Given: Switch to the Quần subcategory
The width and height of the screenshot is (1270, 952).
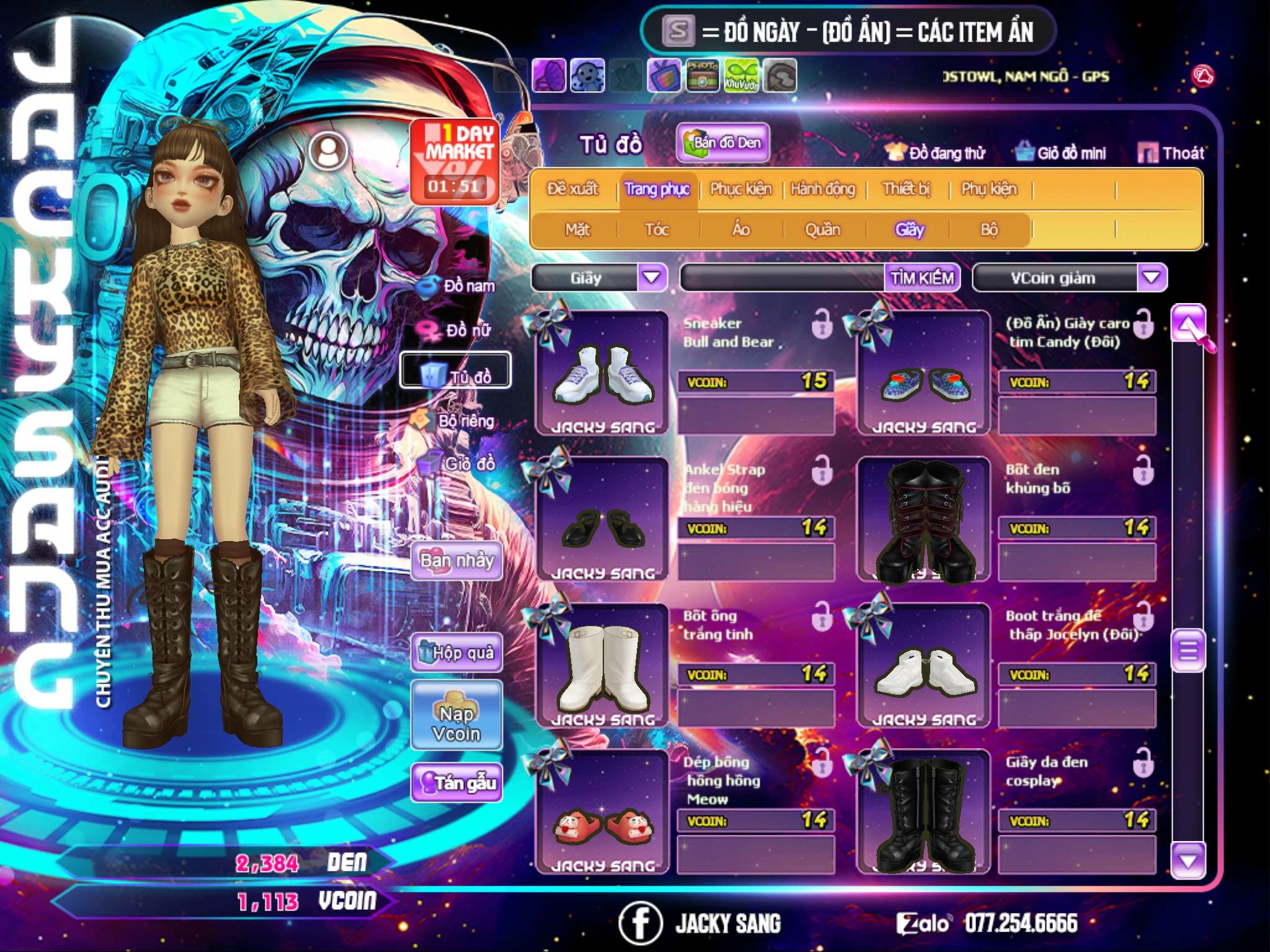Looking at the screenshot, I should pos(822,230).
